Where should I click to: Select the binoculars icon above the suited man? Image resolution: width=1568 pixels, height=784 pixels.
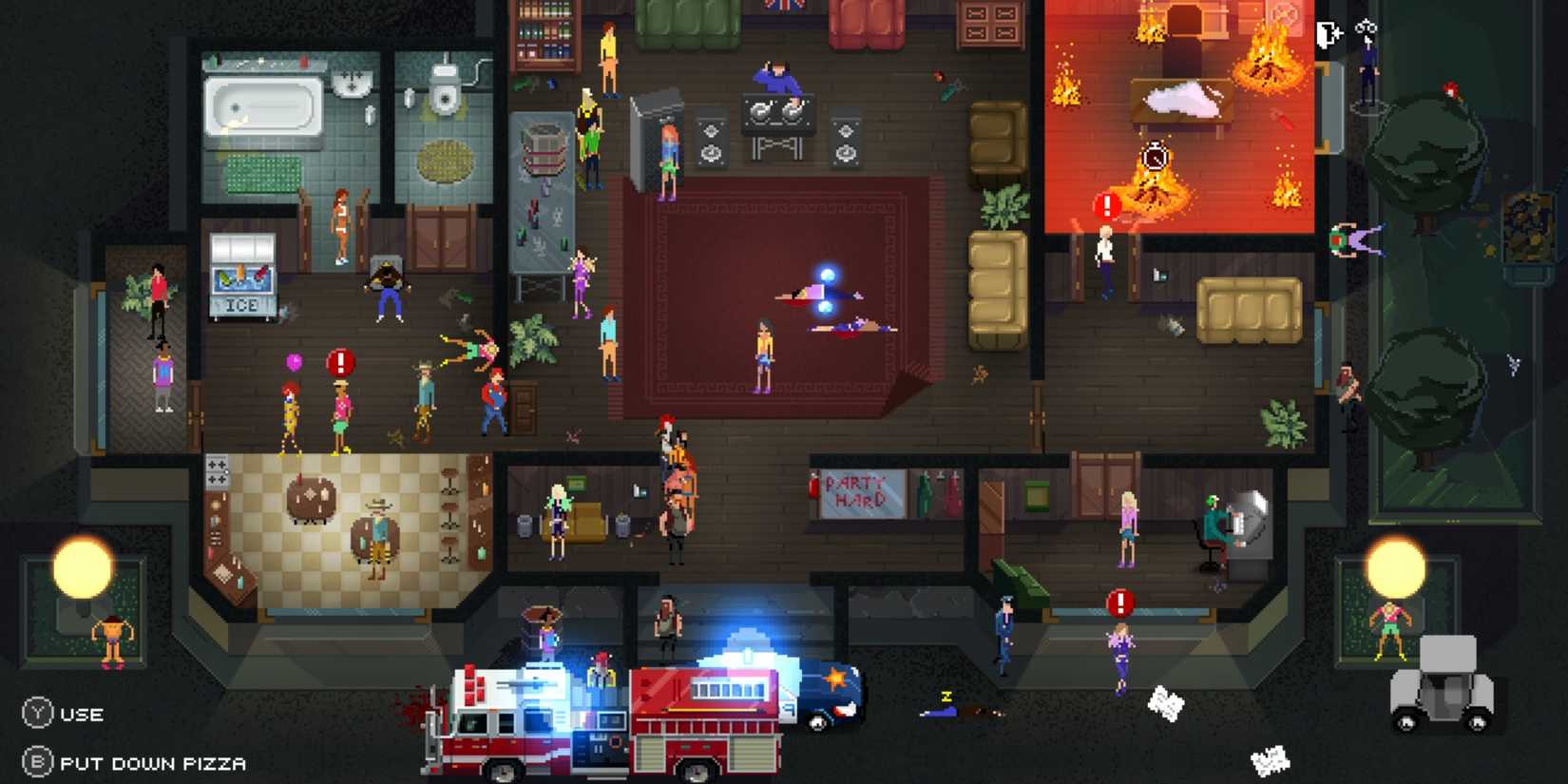coord(1366,27)
